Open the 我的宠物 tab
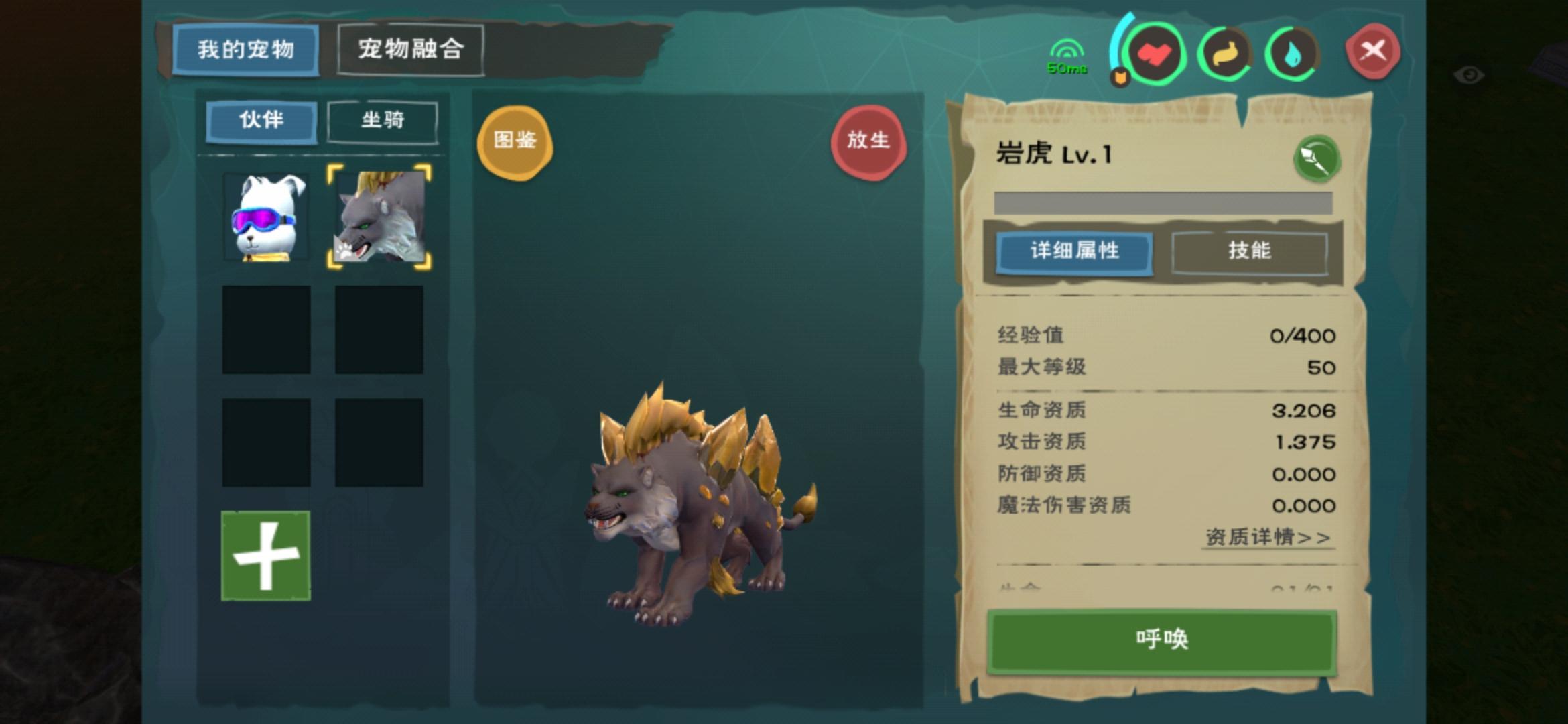This screenshot has height=724, width=1568. point(245,49)
